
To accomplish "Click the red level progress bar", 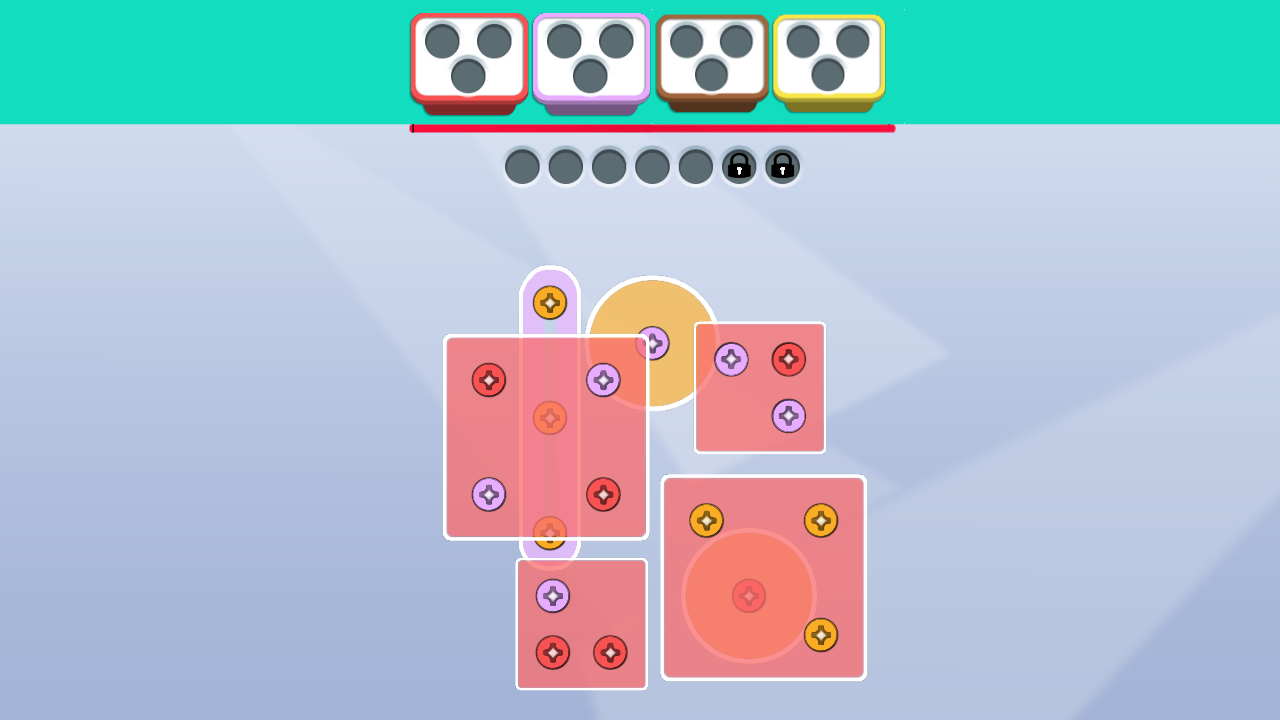I will [x=652, y=128].
